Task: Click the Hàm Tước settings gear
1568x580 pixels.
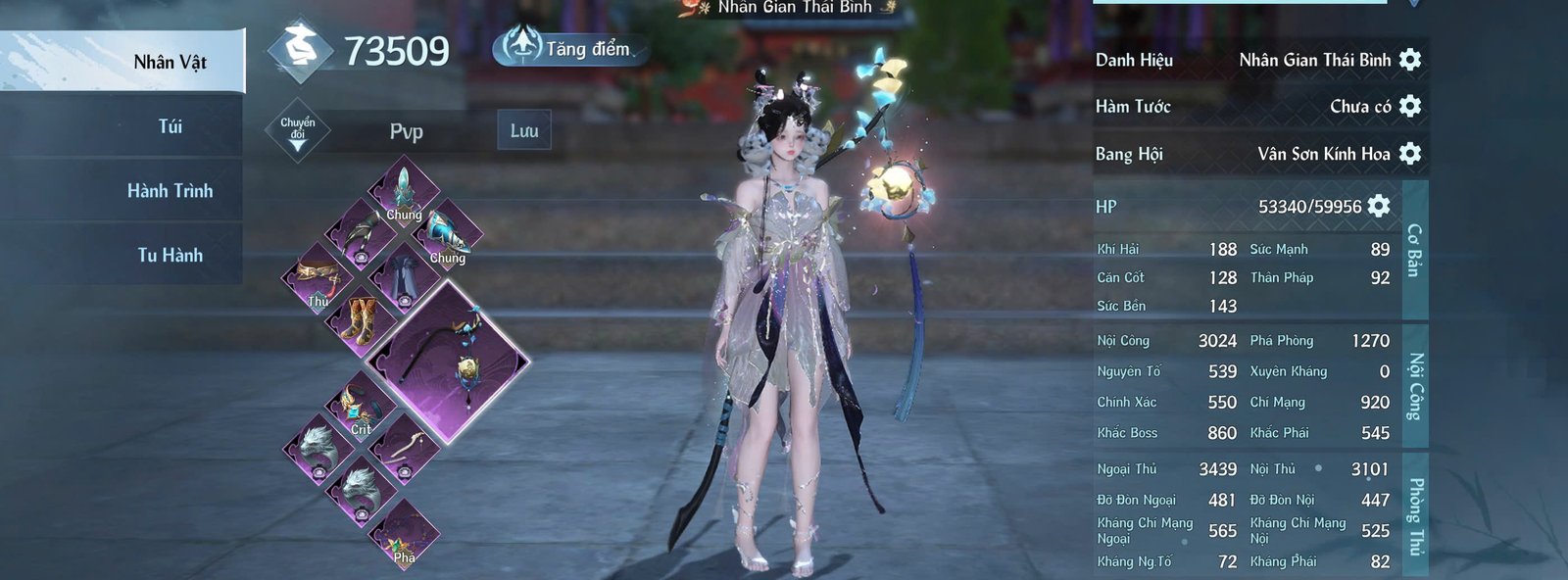Action: (x=1410, y=106)
